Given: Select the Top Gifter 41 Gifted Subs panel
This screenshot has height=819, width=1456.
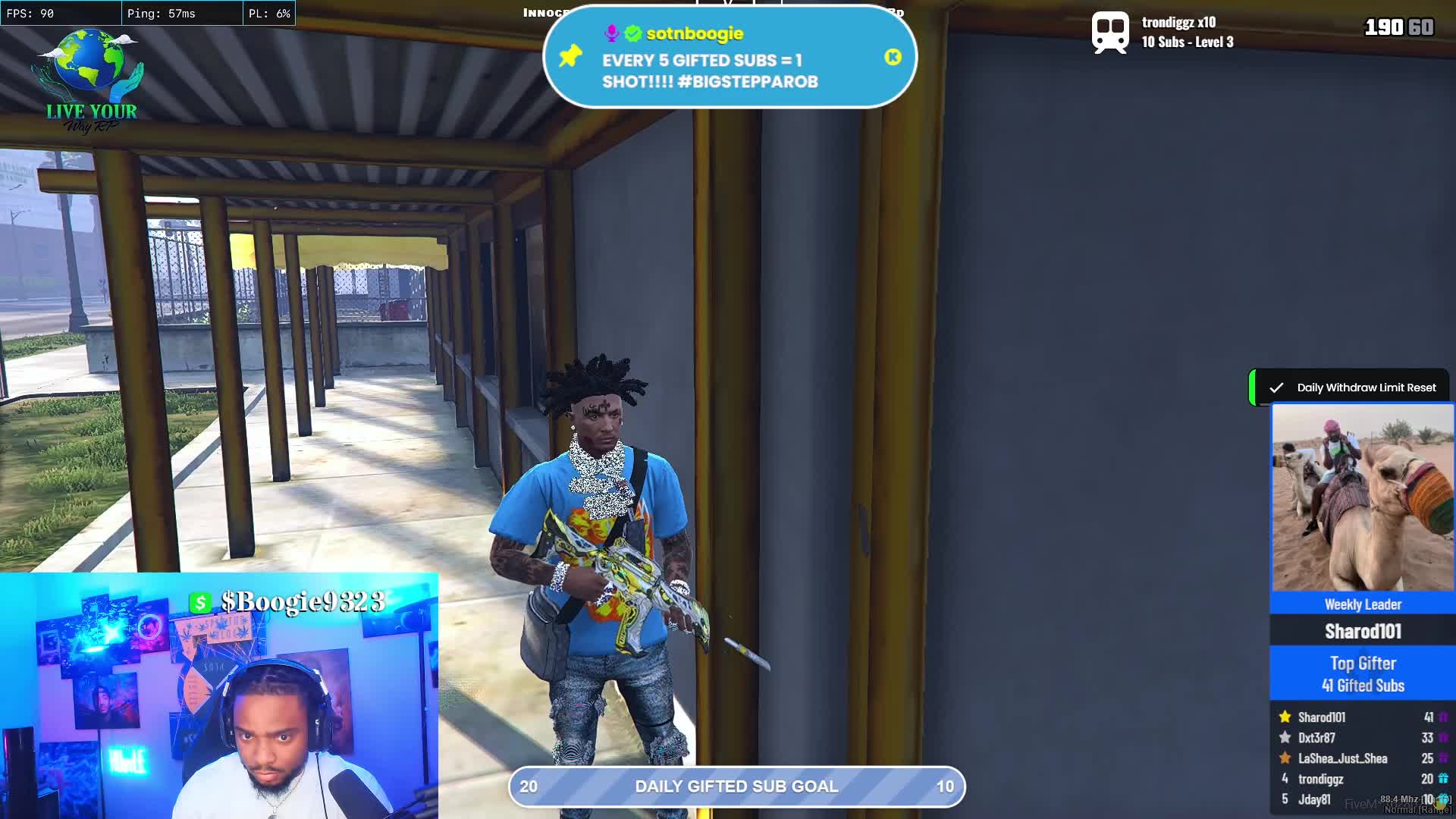Looking at the screenshot, I should [x=1362, y=673].
